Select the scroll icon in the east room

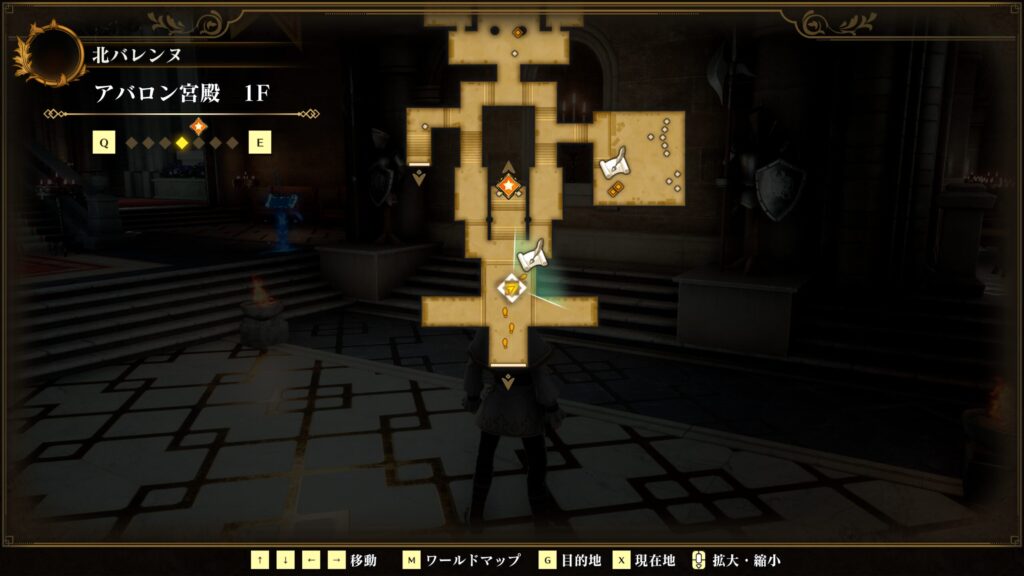pyautogui.click(x=612, y=161)
